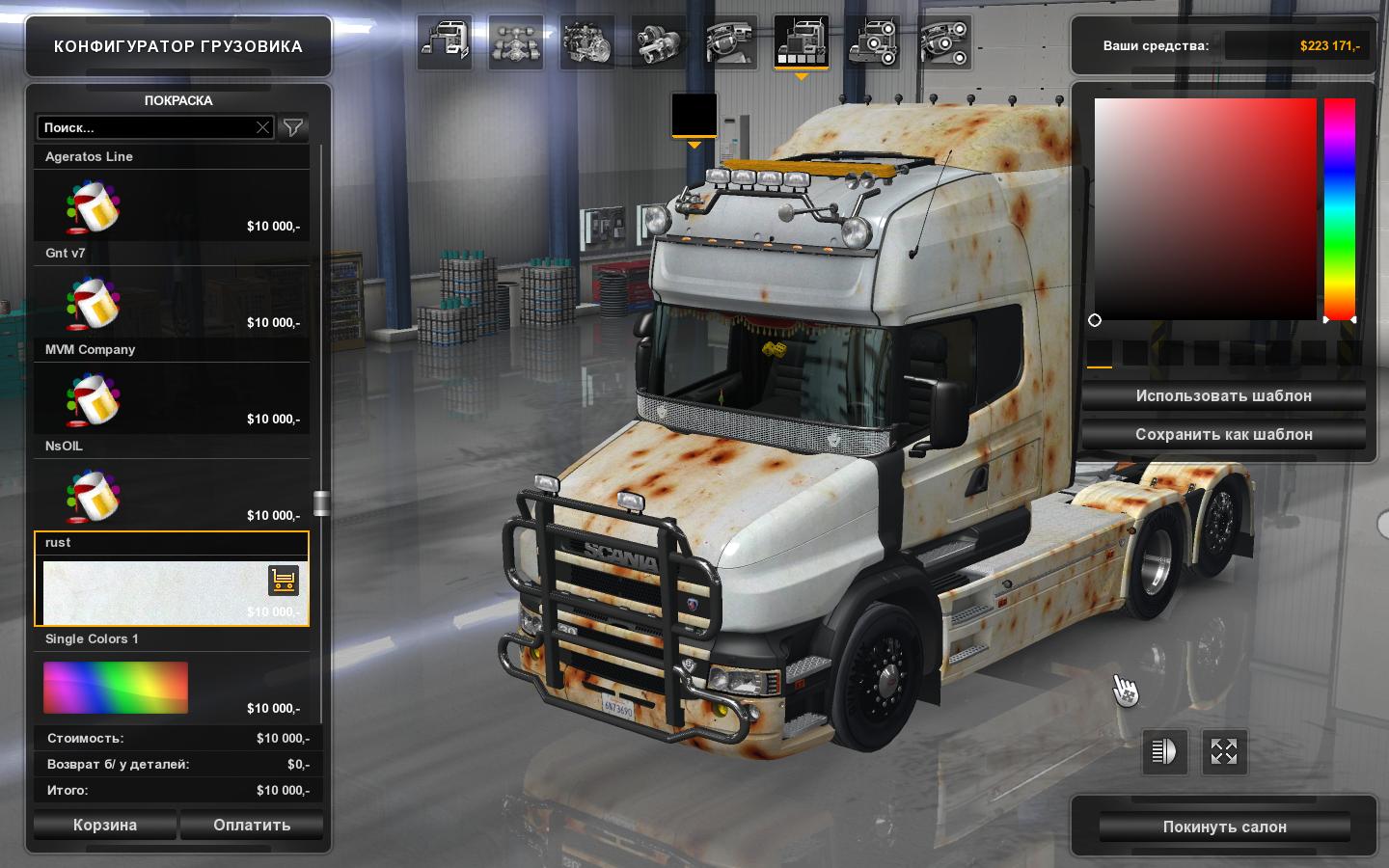Focus the Поиск search field

[x=145, y=127]
